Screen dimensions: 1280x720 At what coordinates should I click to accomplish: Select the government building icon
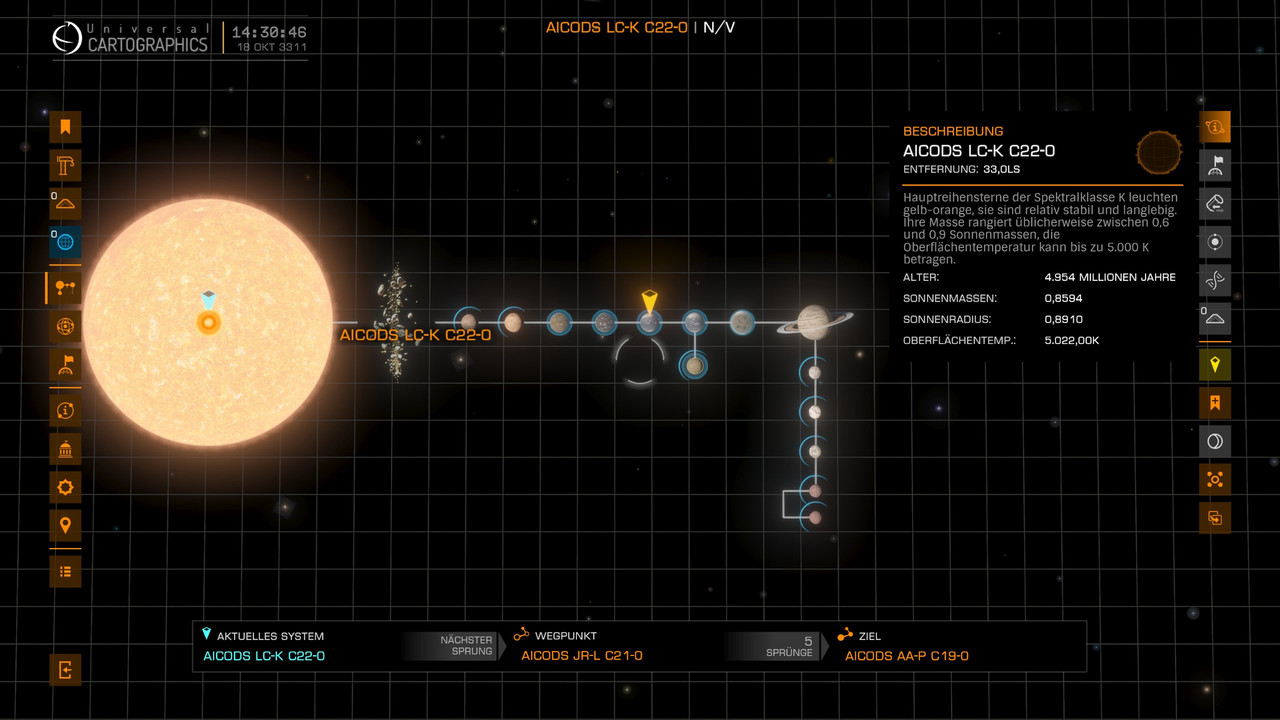tap(65, 449)
